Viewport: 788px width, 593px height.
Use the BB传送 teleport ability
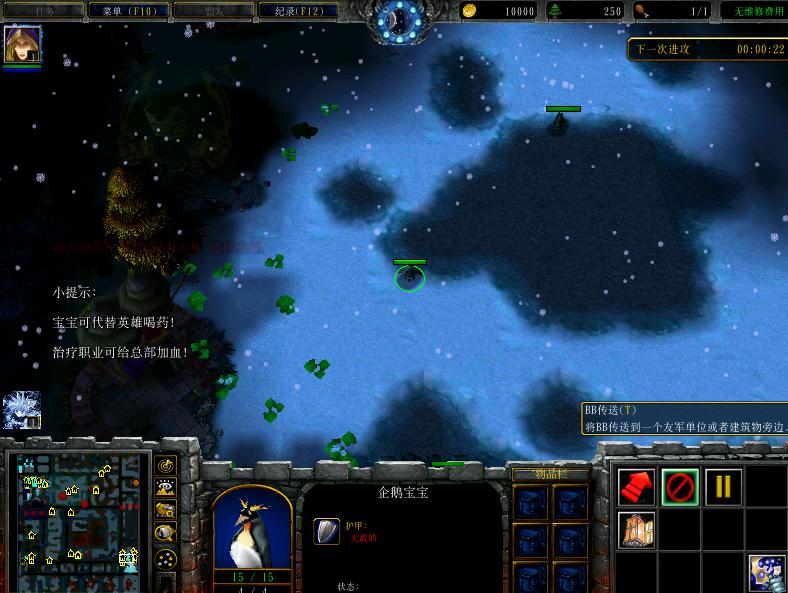tap(766, 572)
